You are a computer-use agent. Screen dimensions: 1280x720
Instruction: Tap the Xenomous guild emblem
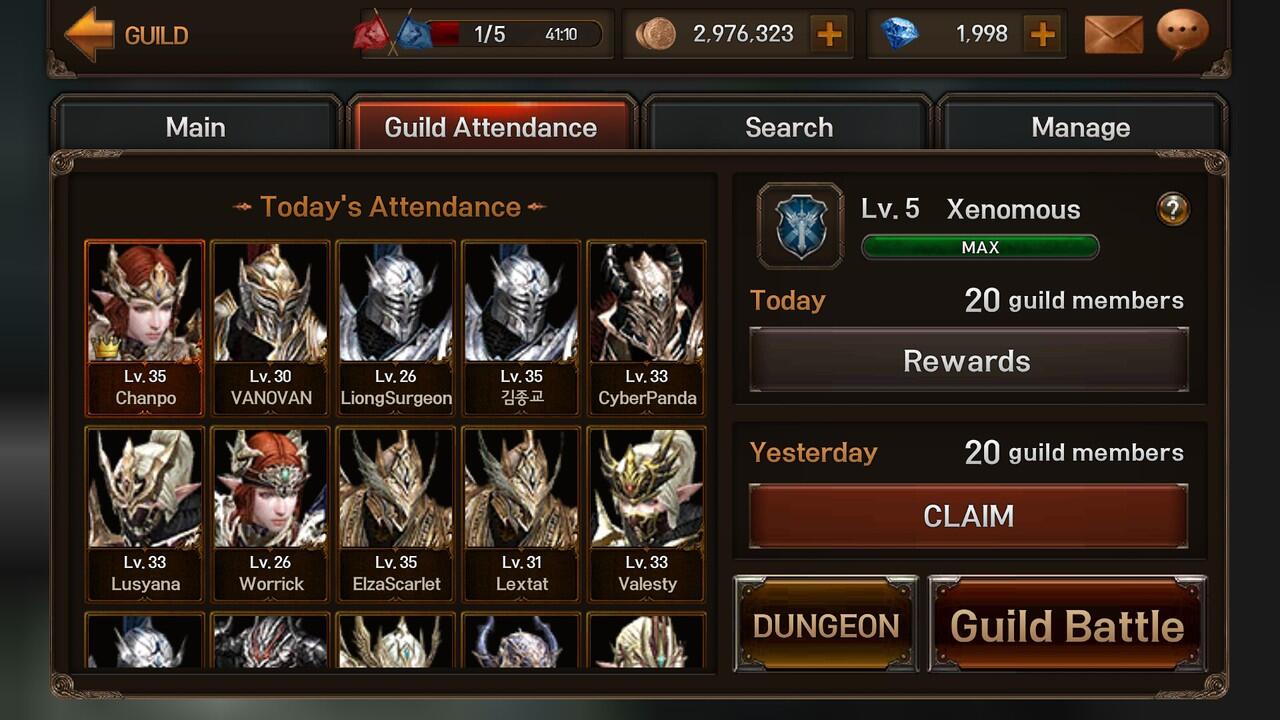(800, 225)
